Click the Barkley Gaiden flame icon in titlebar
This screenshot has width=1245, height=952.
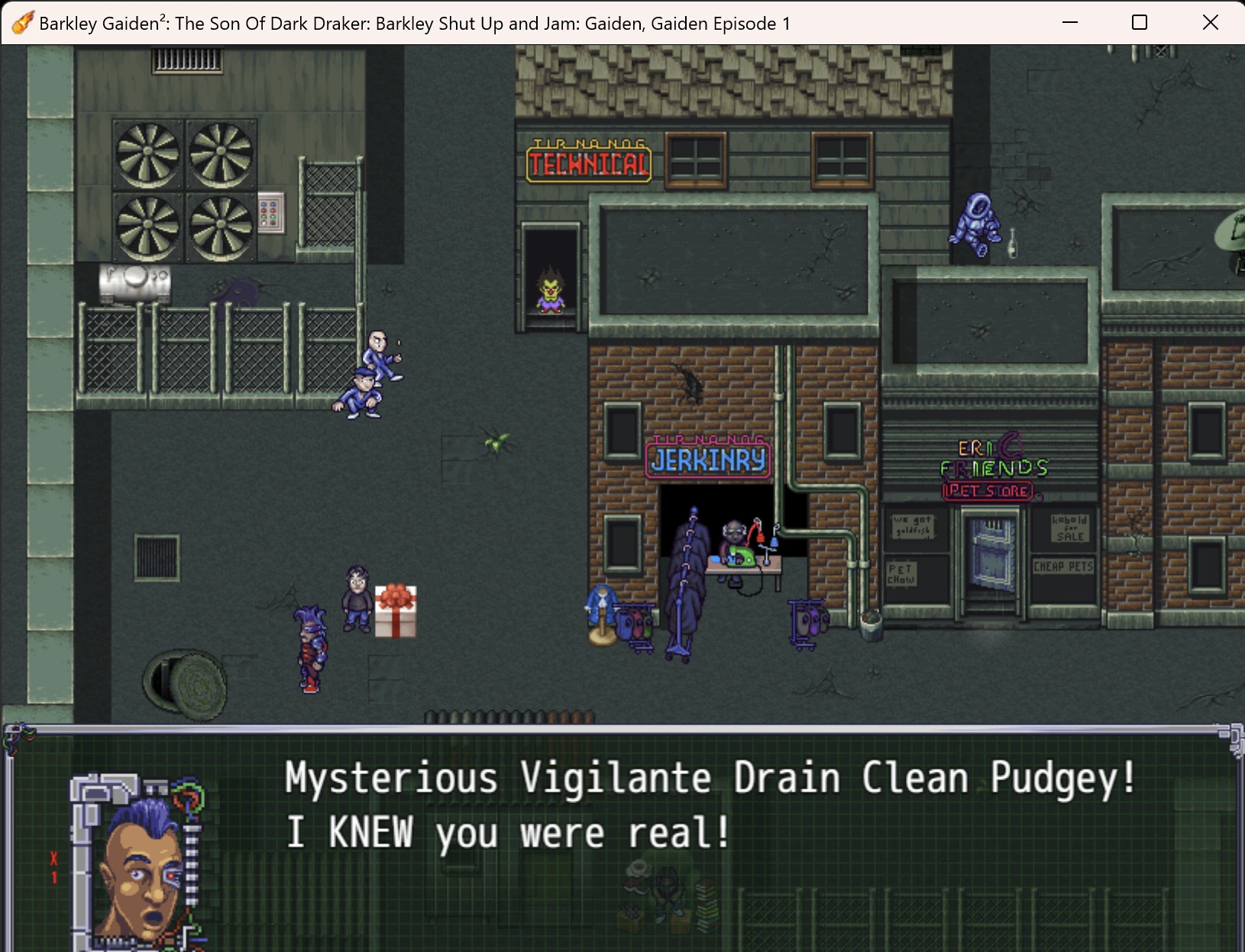[23, 23]
